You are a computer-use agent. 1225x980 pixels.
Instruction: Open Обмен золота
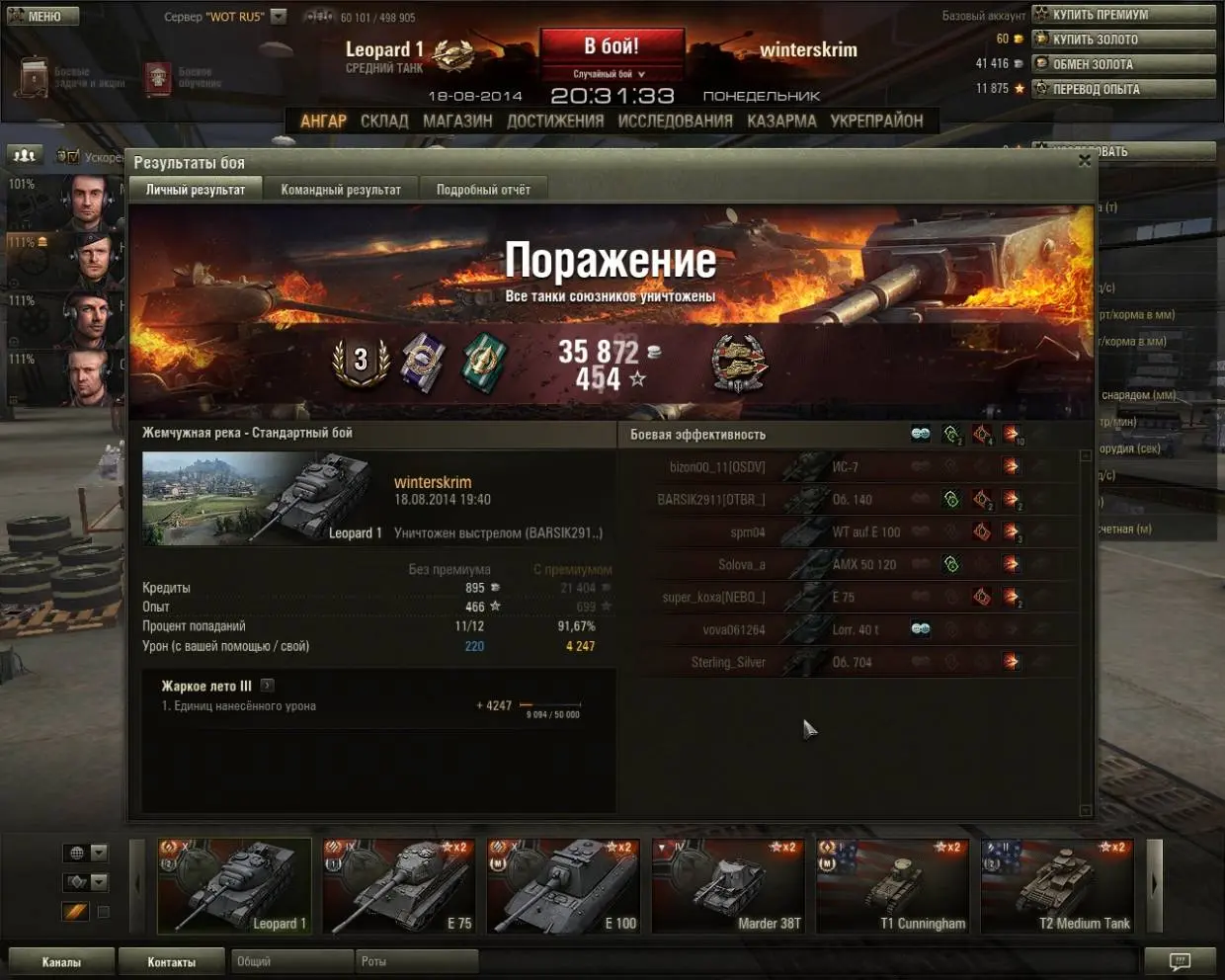[1123, 64]
